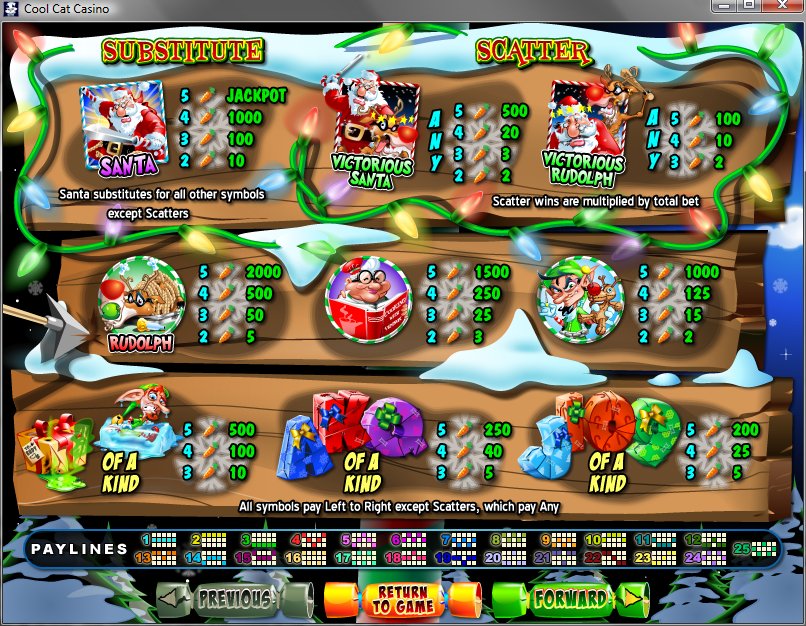Click Return to Game button

click(403, 600)
